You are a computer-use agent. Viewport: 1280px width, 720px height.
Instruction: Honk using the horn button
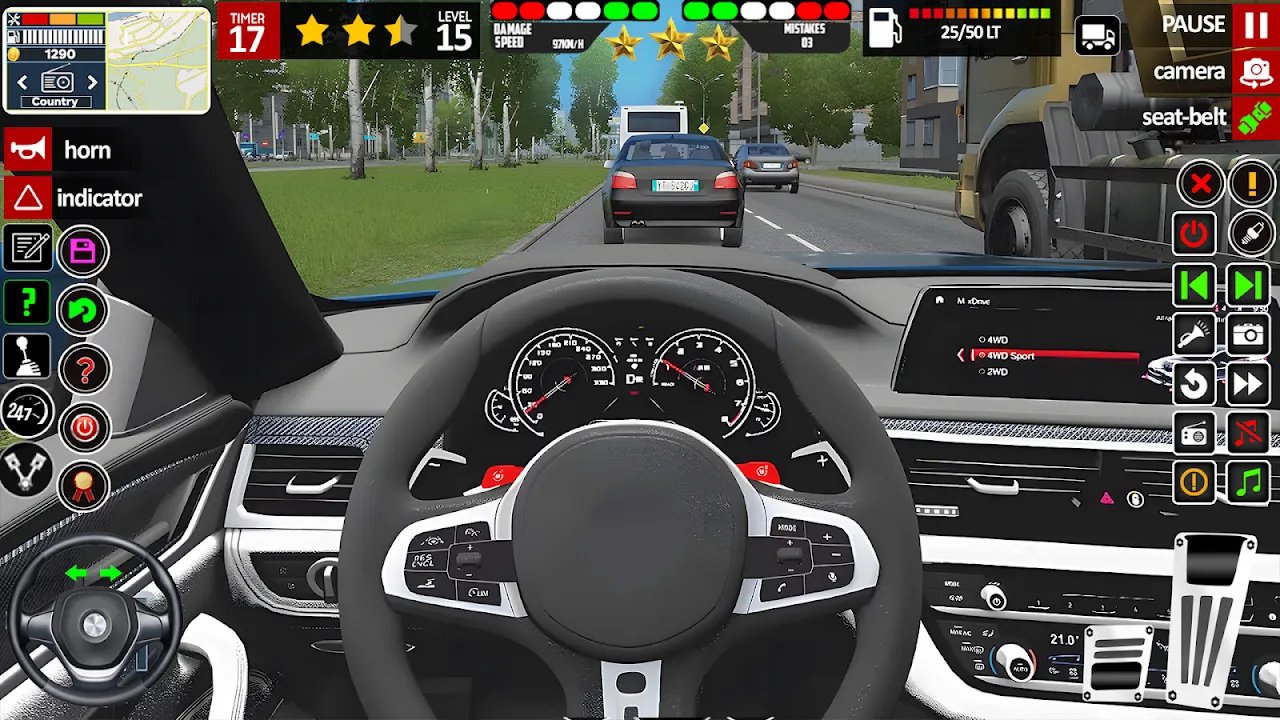point(28,150)
